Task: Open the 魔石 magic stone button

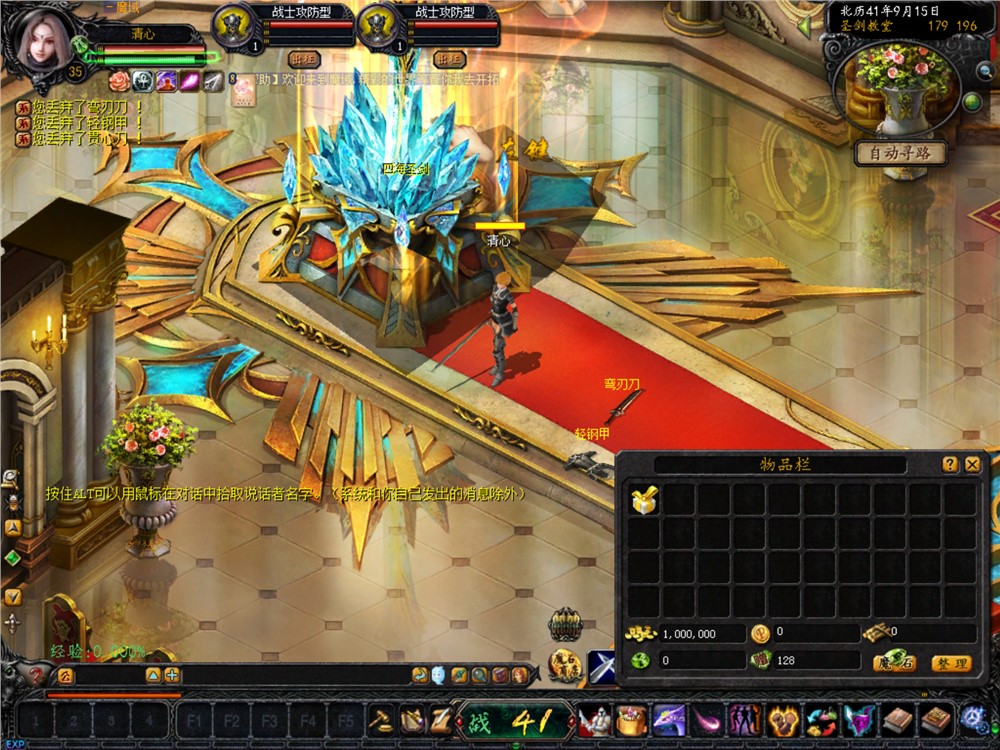Action: tap(893, 663)
